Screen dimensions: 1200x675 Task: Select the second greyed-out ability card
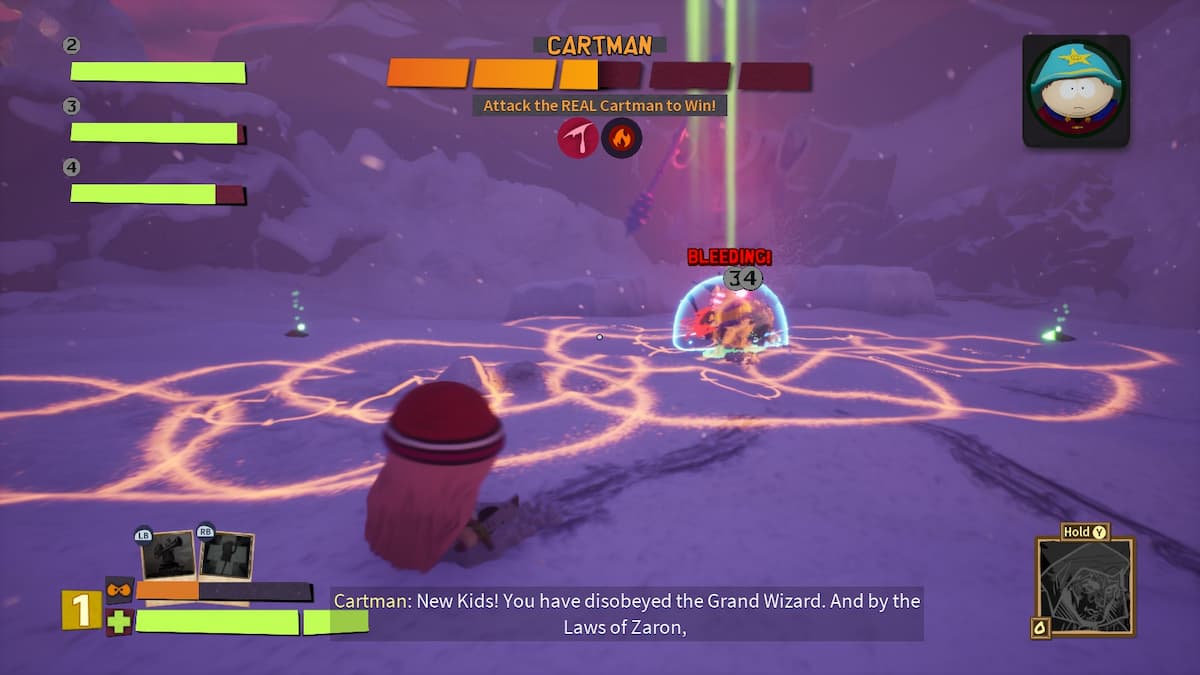(x=226, y=556)
